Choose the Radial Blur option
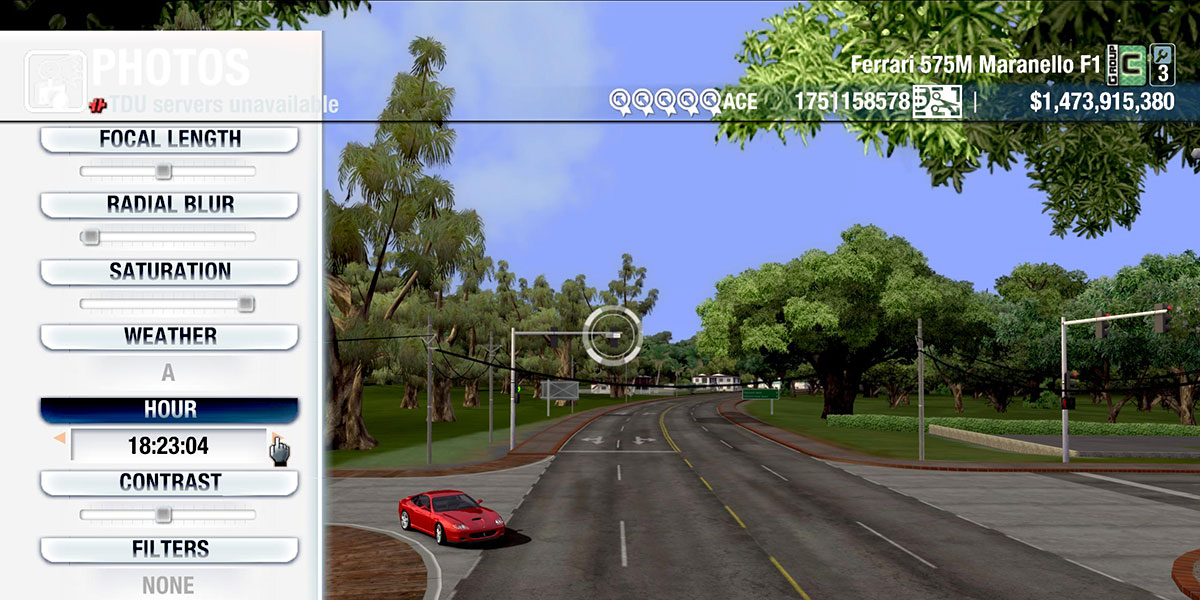The image size is (1200, 600). (169, 205)
